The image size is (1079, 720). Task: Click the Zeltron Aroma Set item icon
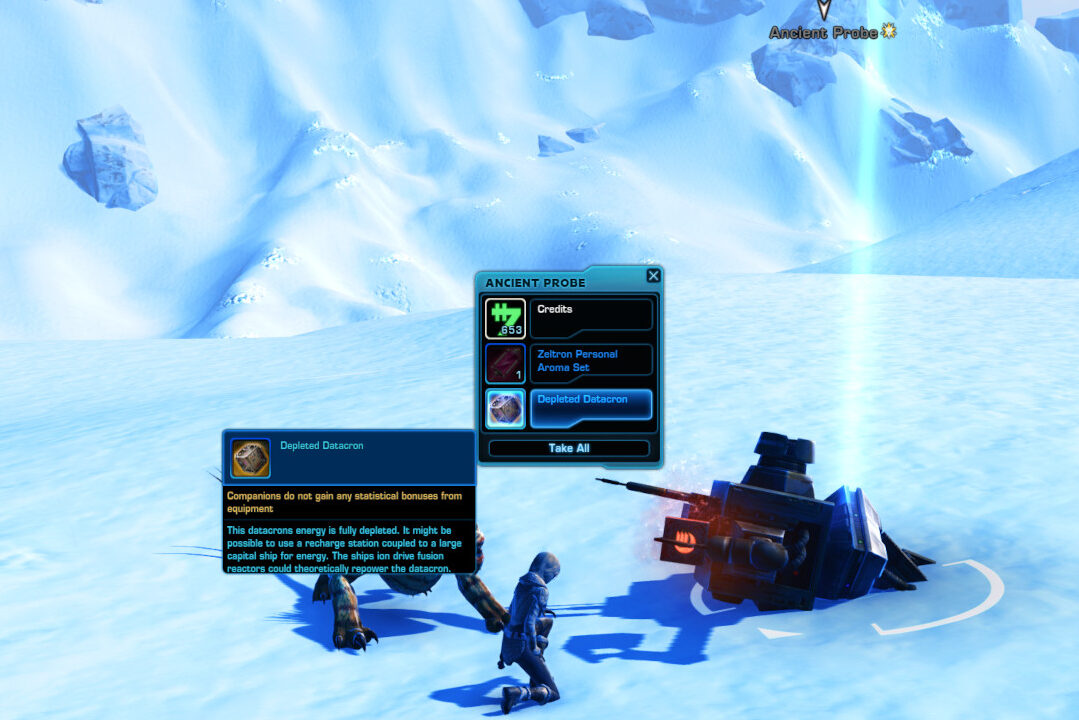click(x=505, y=364)
